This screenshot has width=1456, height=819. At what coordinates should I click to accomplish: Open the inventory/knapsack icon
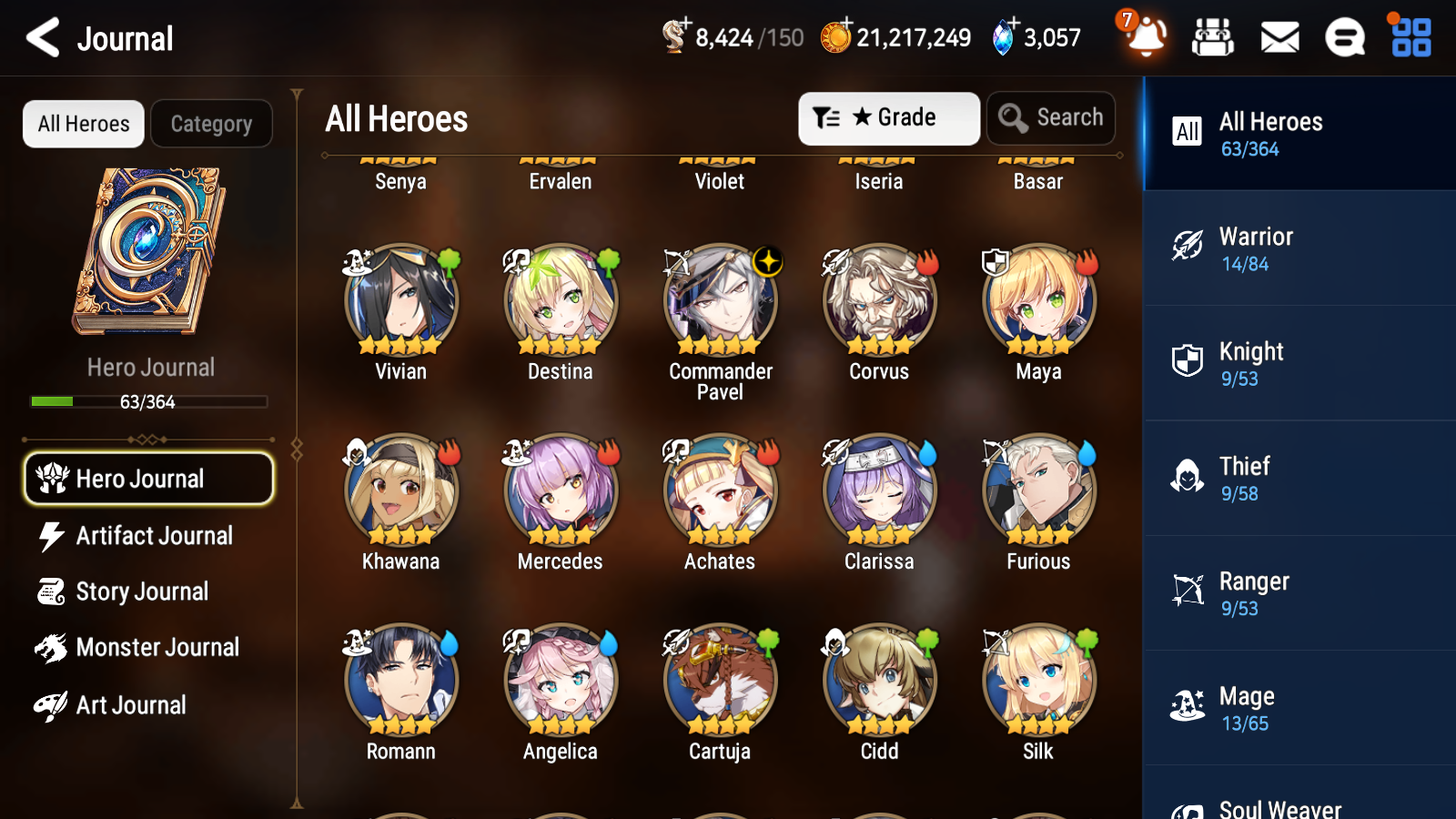pyautogui.click(x=1213, y=38)
